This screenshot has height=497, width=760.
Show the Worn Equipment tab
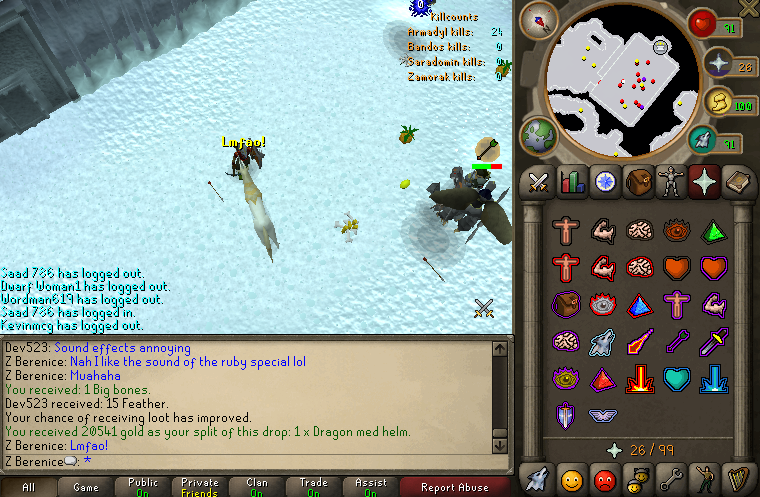tap(670, 182)
